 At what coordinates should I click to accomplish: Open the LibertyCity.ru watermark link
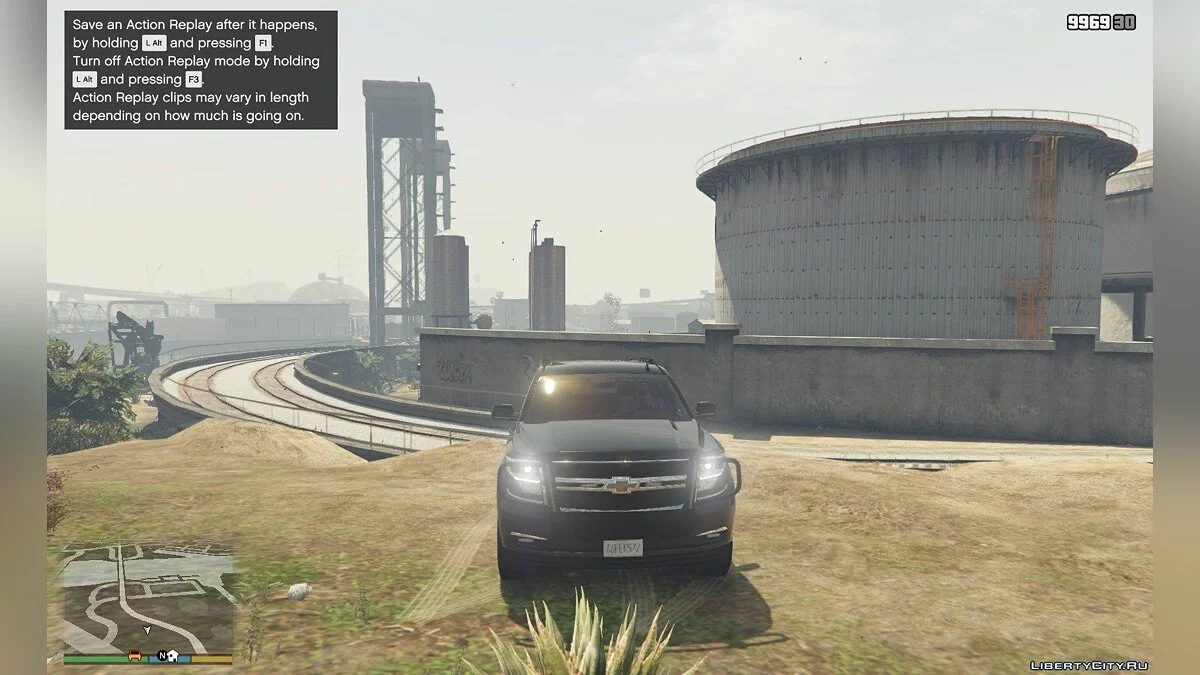pos(1088,665)
